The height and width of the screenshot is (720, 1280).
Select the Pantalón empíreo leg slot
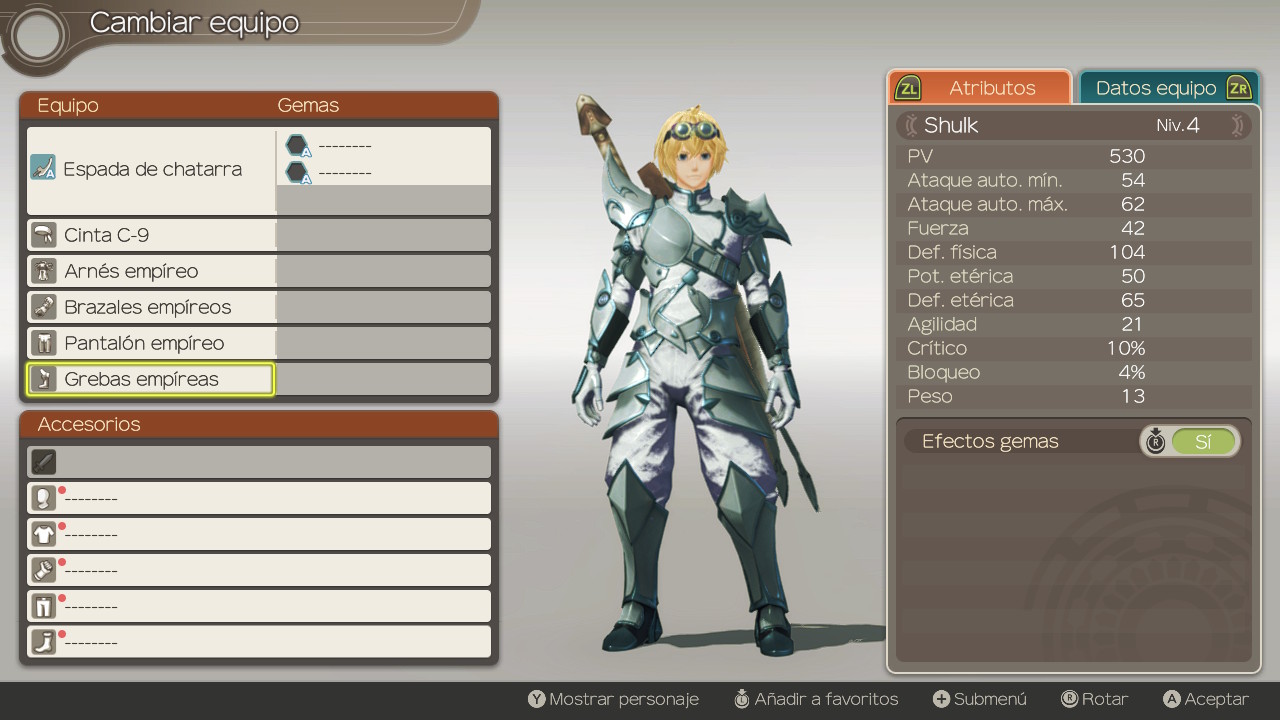[152, 343]
